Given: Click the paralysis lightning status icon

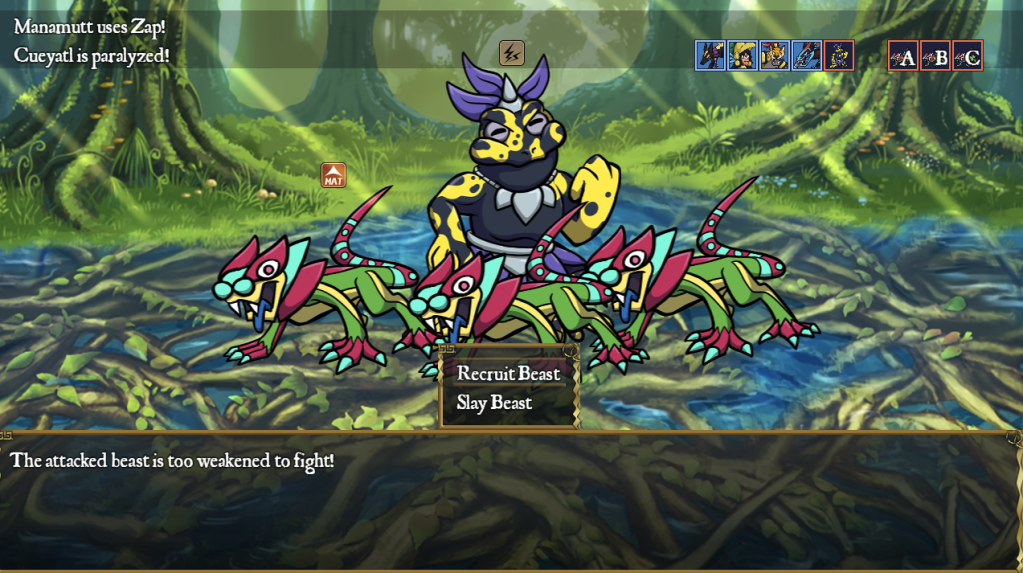Looking at the screenshot, I should tap(512, 53).
